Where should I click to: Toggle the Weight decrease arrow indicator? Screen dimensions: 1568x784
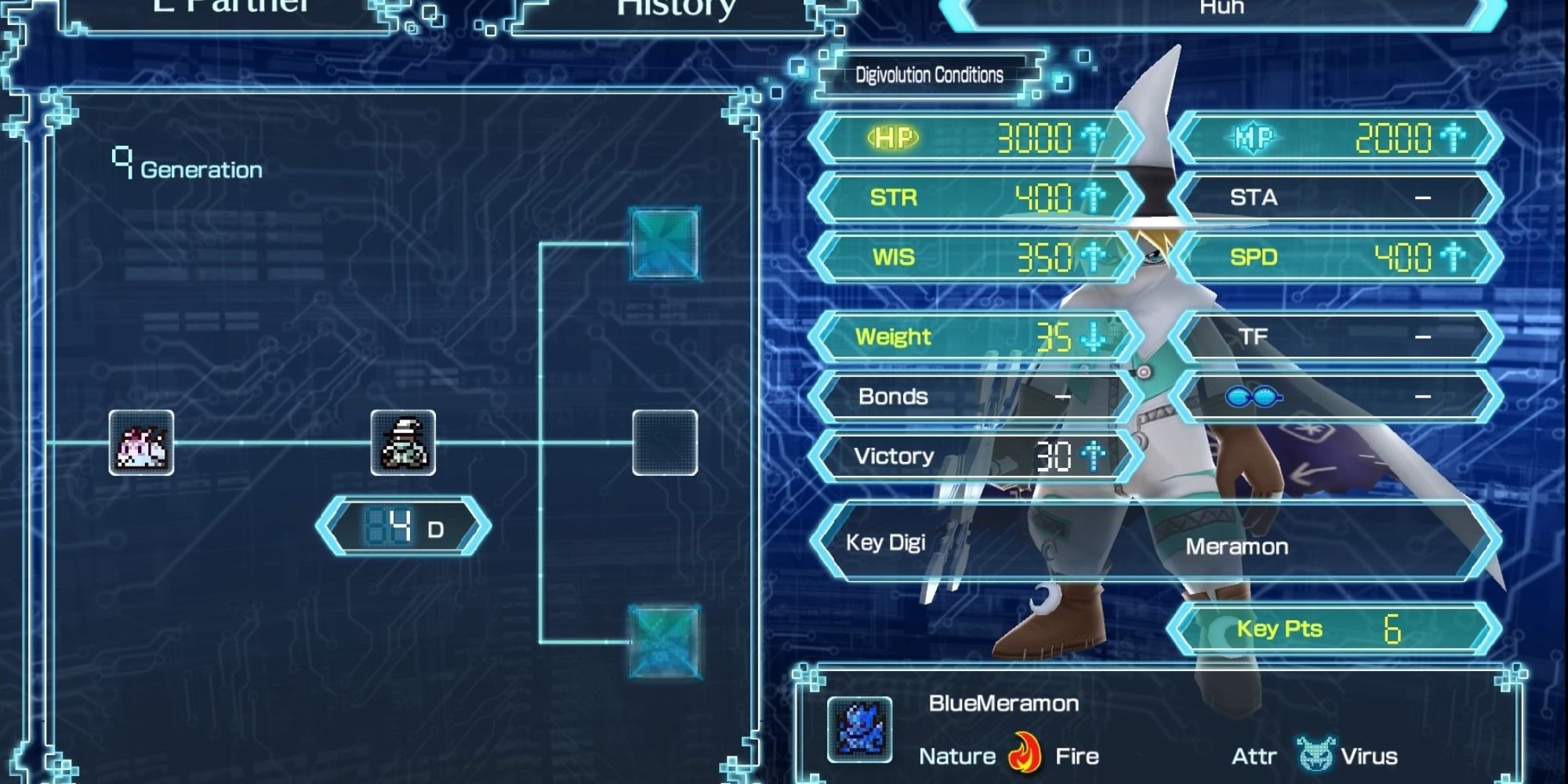tap(1094, 336)
